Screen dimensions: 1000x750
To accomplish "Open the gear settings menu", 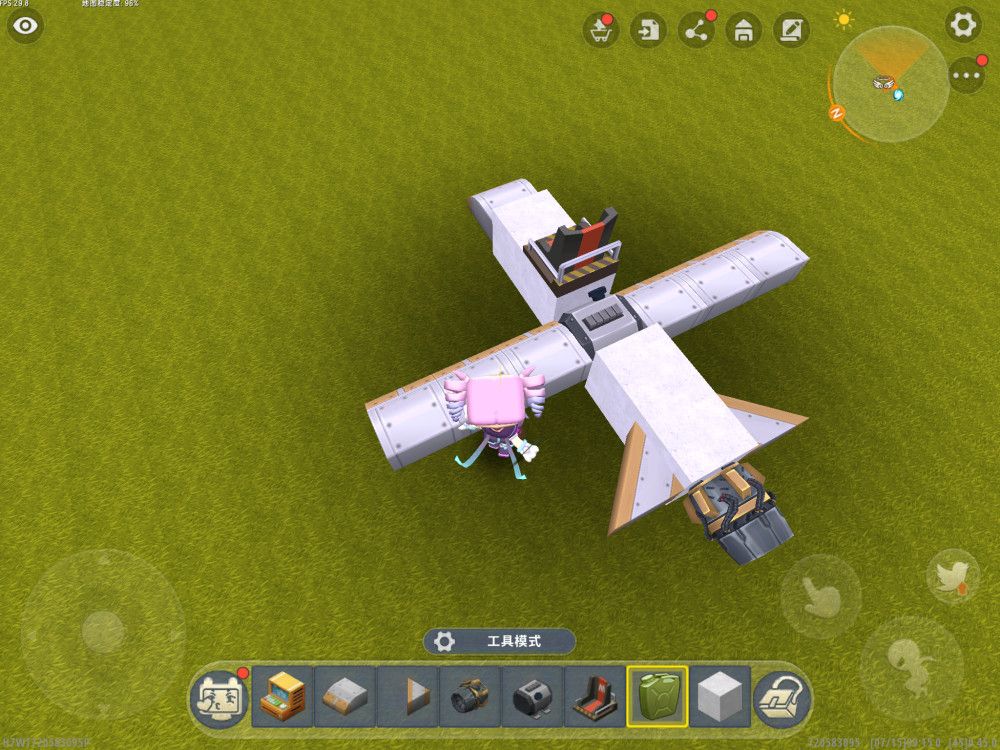I will point(963,25).
